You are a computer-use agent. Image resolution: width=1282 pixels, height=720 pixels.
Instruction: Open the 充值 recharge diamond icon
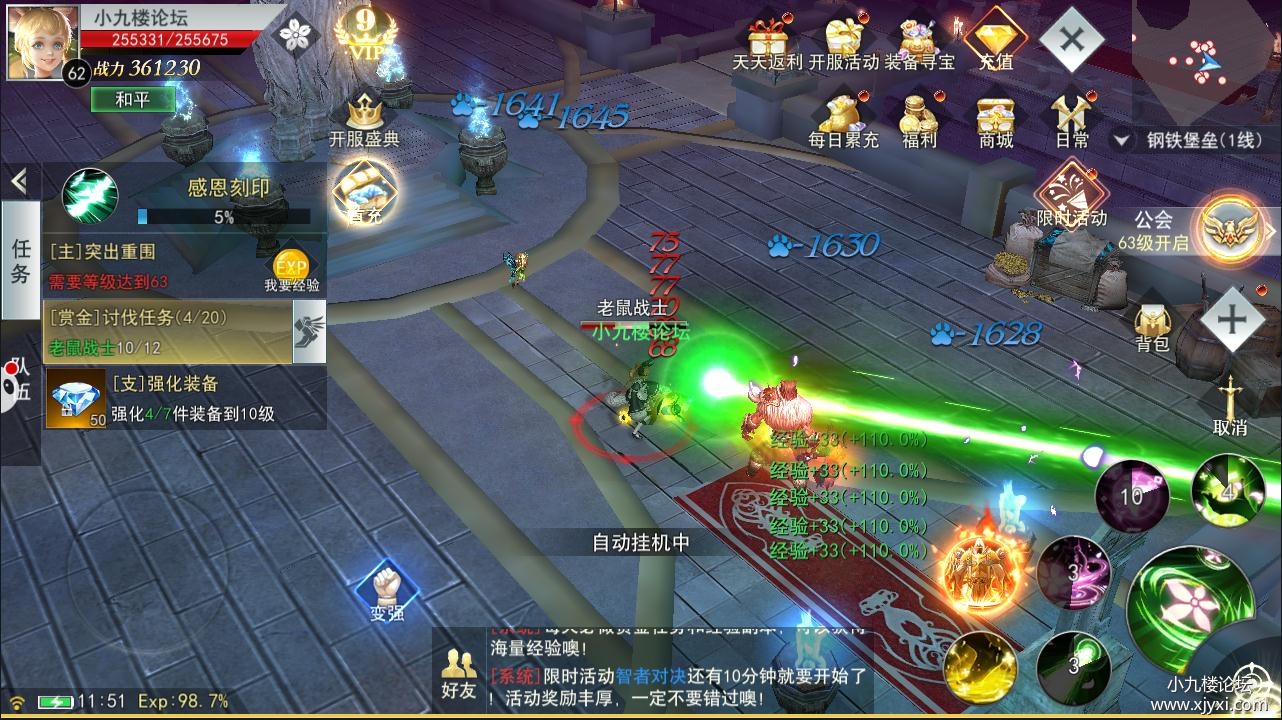coord(995,40)
